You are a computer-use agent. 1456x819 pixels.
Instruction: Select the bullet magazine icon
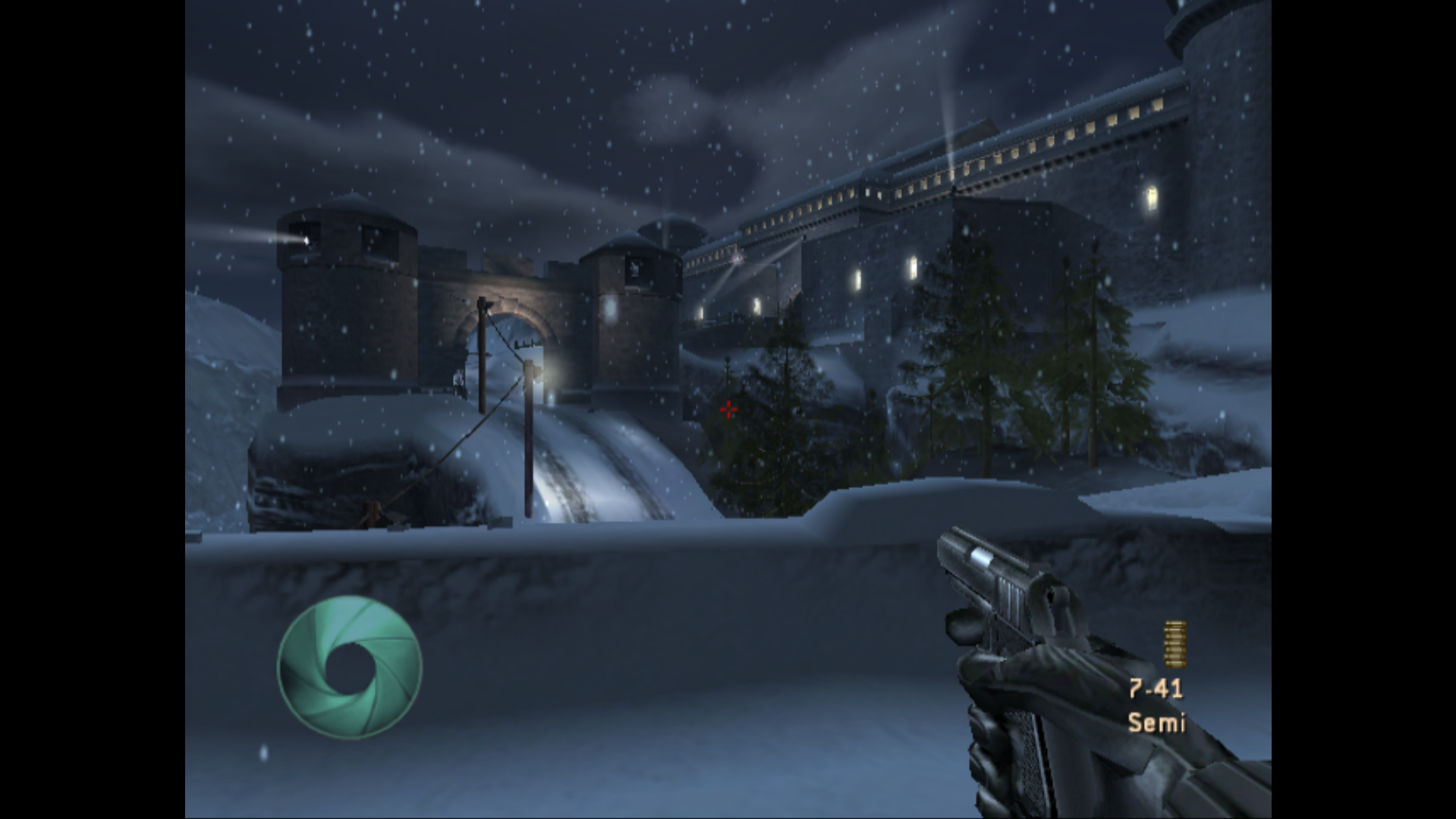[x=1175, y=644]
